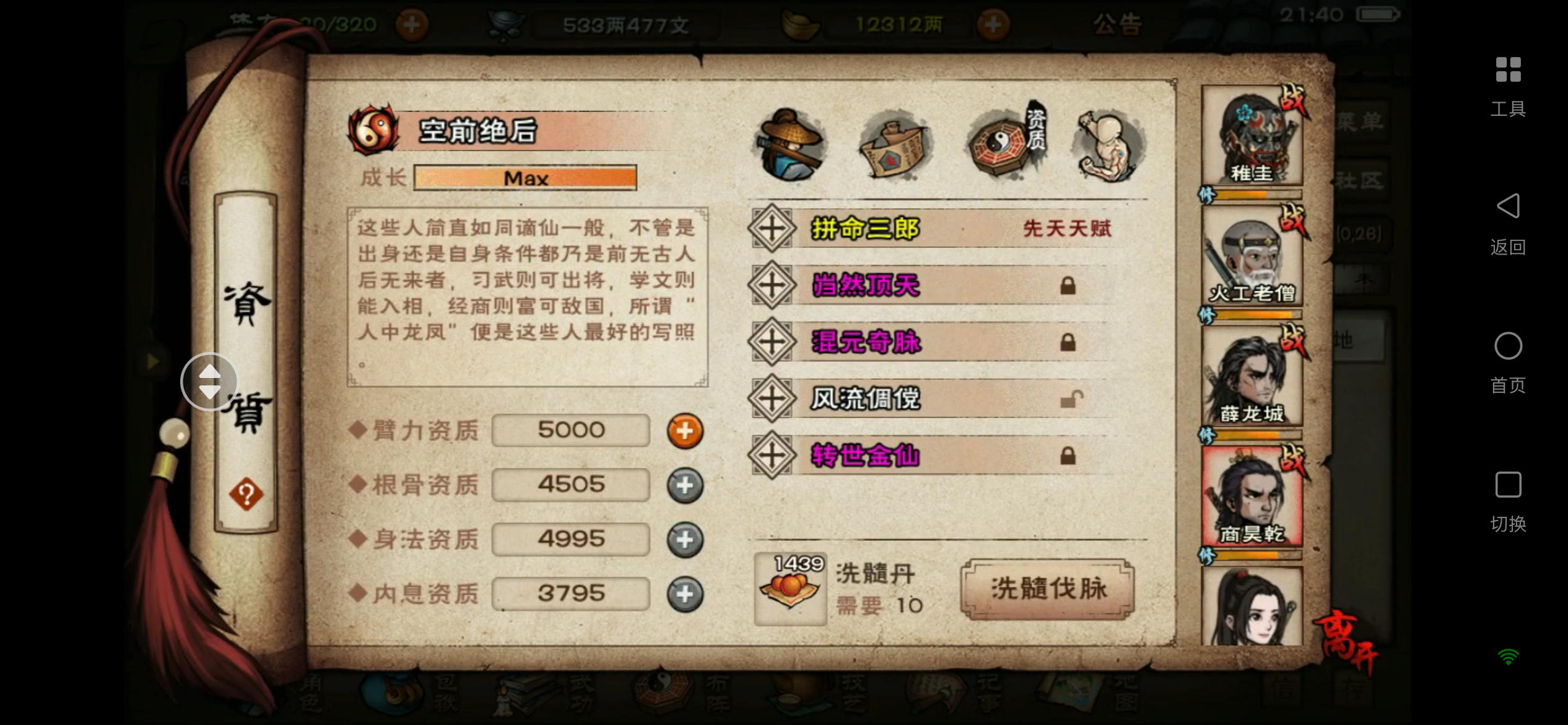The image size is (1568, 725).
Task: Click the Max growth progress bar
Action: pos(525,178)
